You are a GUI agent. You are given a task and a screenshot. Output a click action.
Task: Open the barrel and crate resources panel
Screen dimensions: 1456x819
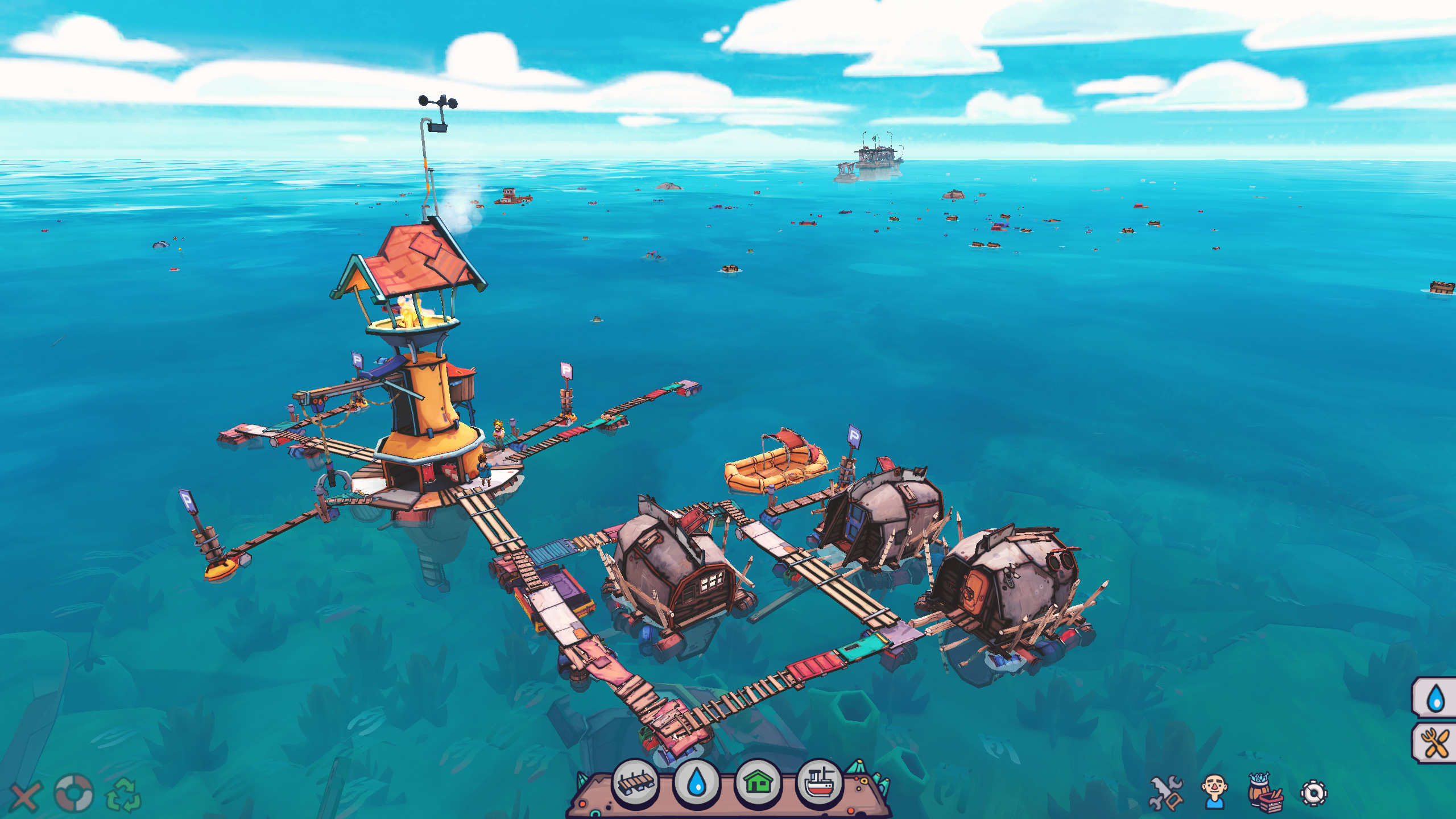click(x=1265, y=793)
